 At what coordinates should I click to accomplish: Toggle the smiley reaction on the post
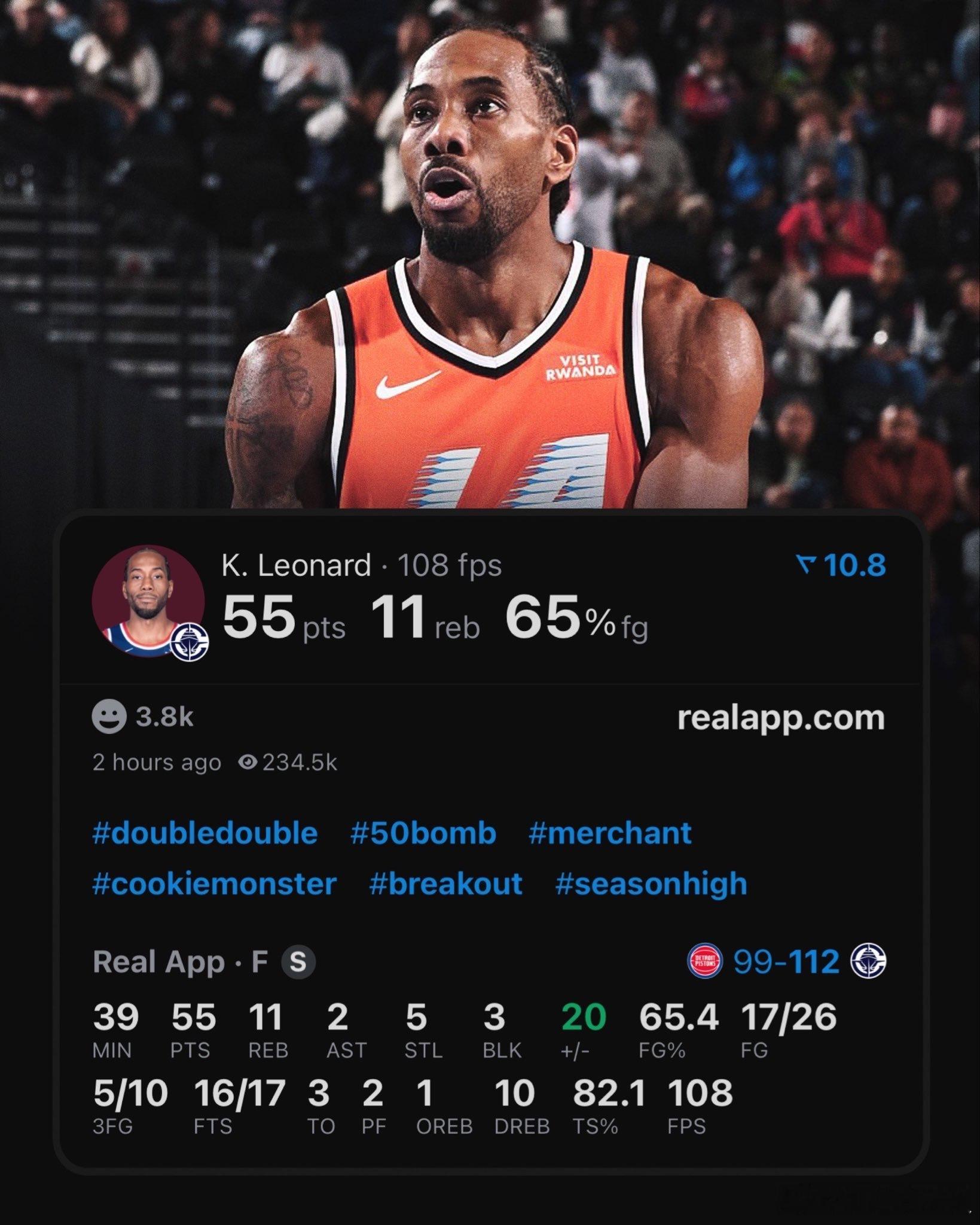[x=111, y=720]
